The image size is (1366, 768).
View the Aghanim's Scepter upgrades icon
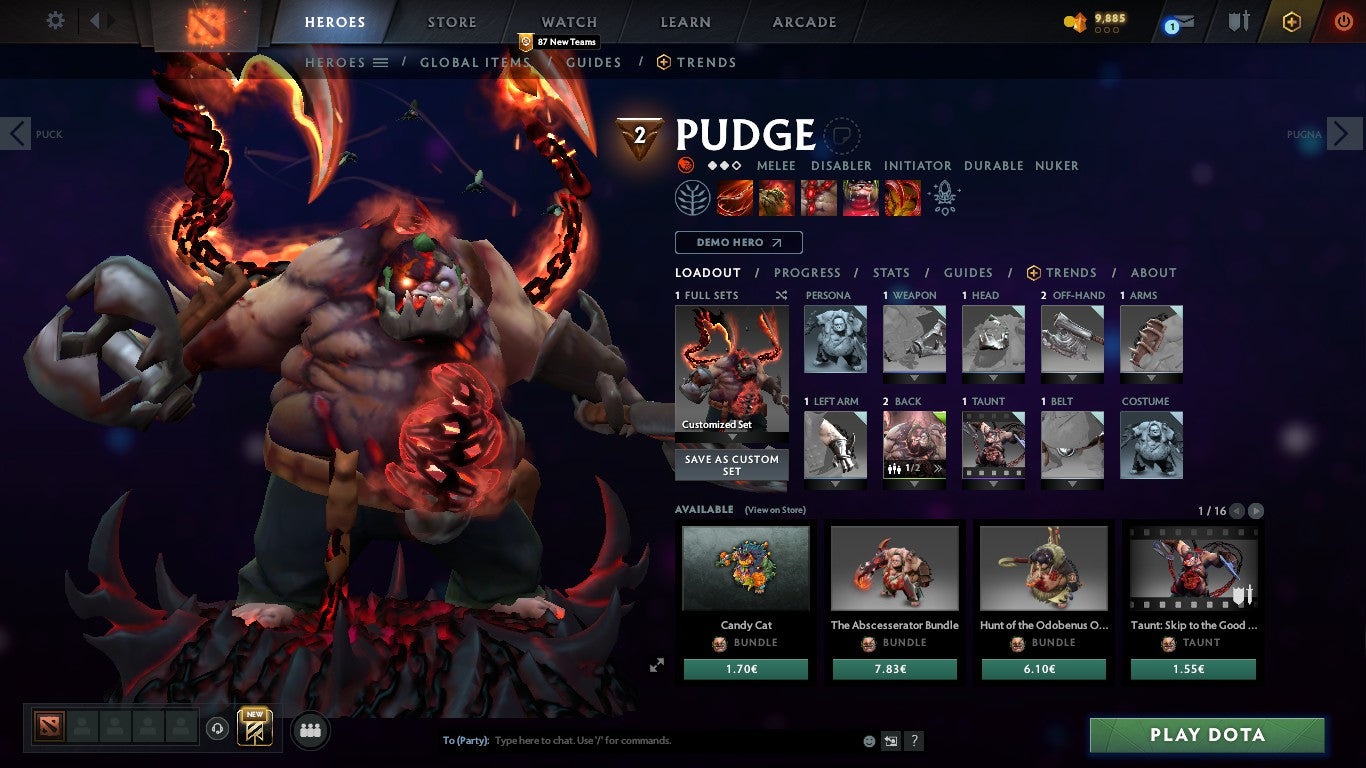coord(942,197)
